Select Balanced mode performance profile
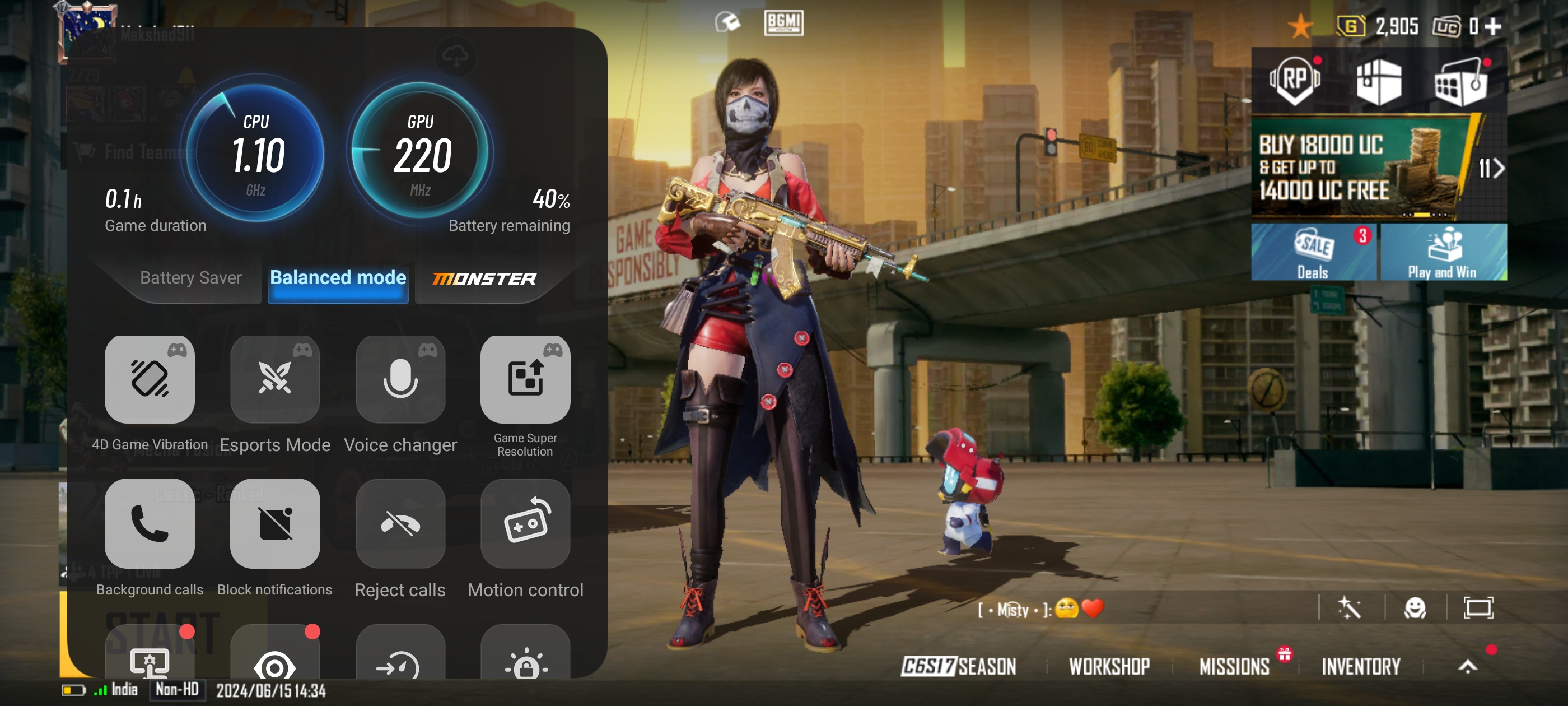 pos(338,278)
